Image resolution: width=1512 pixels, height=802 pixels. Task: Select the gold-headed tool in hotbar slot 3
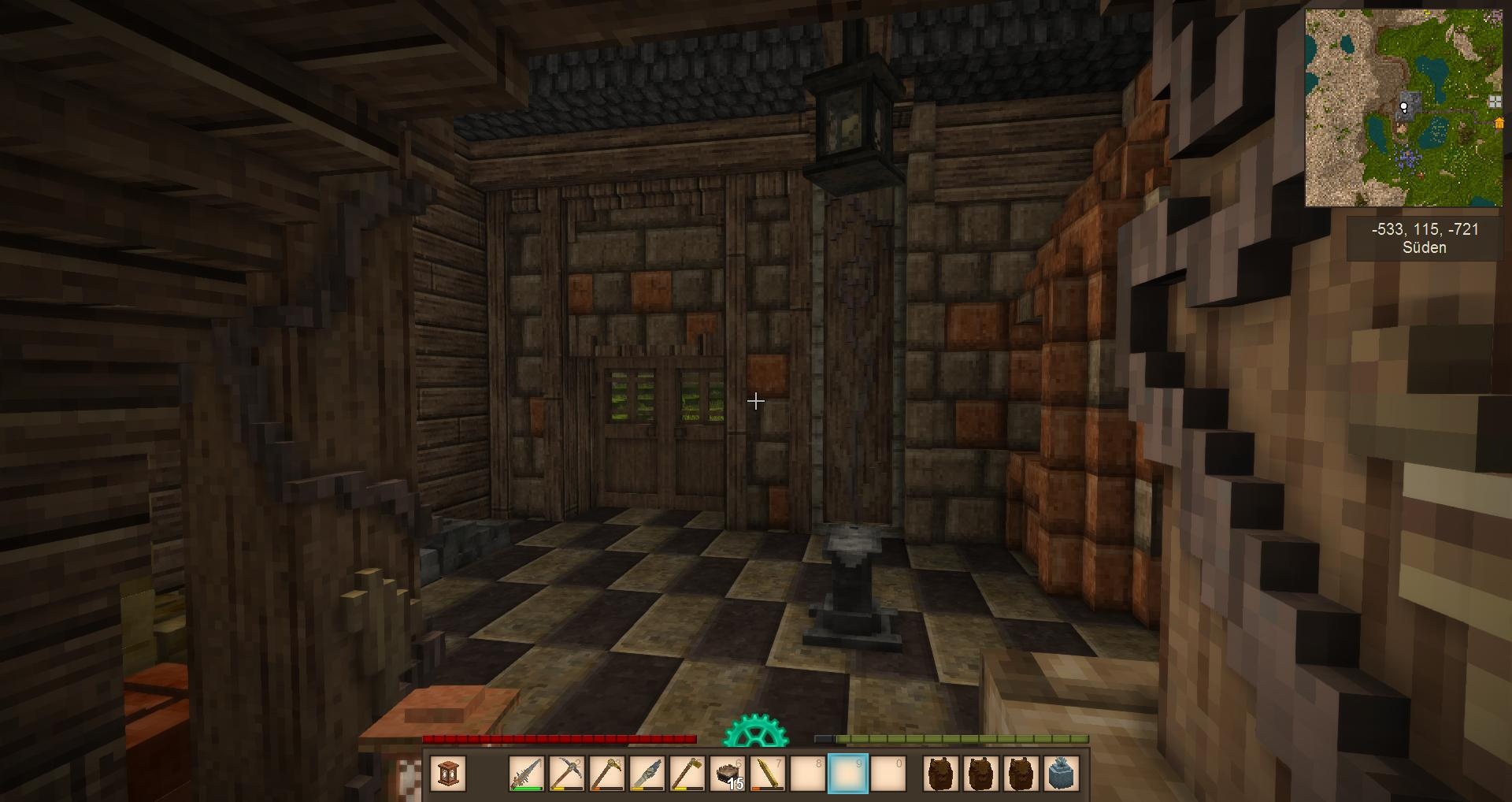(x=606, y=774)
